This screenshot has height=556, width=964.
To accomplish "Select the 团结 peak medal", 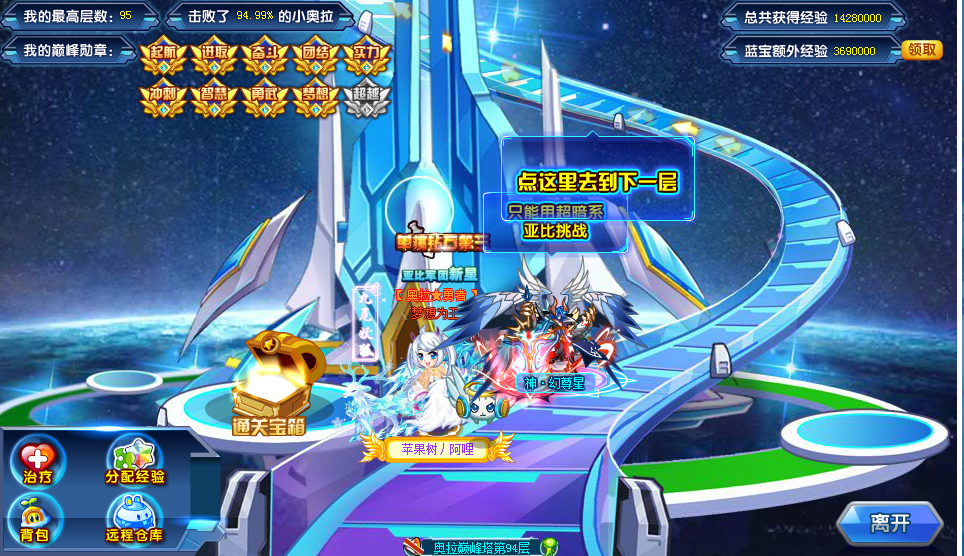I will pyautogui.click(x=316, y=56).
